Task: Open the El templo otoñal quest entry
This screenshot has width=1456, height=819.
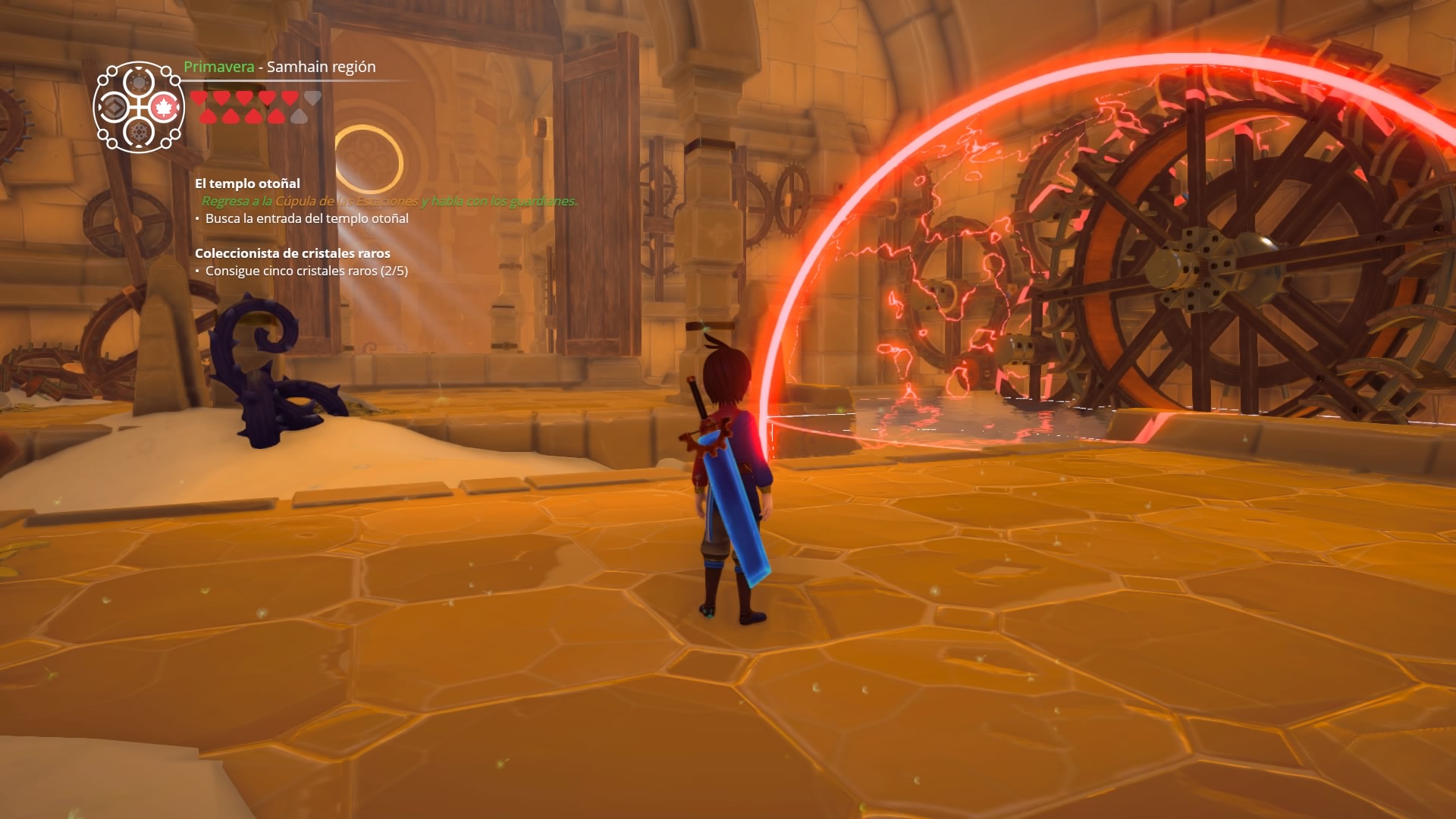Action: (x=247, y=184)
